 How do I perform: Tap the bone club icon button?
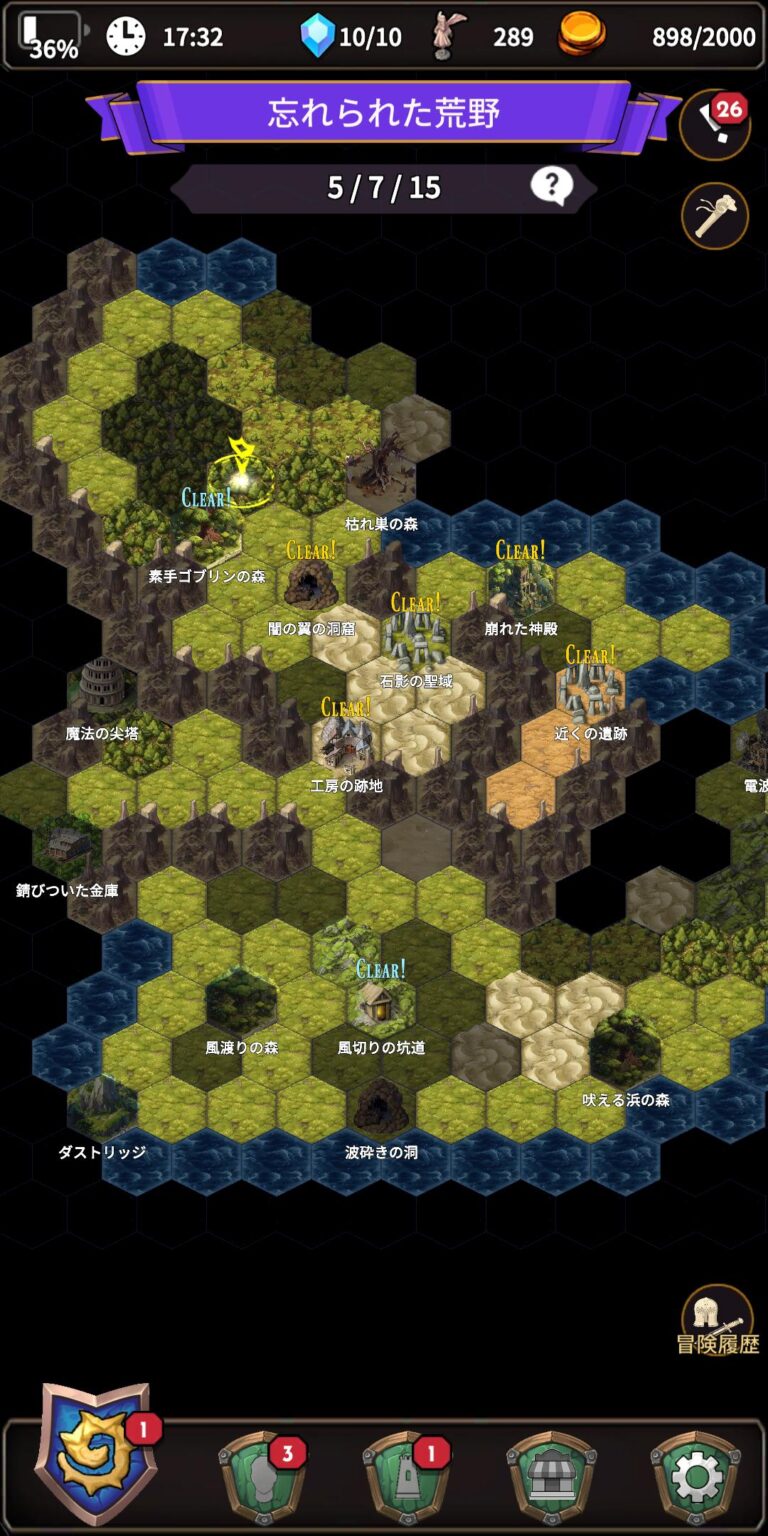714,215
